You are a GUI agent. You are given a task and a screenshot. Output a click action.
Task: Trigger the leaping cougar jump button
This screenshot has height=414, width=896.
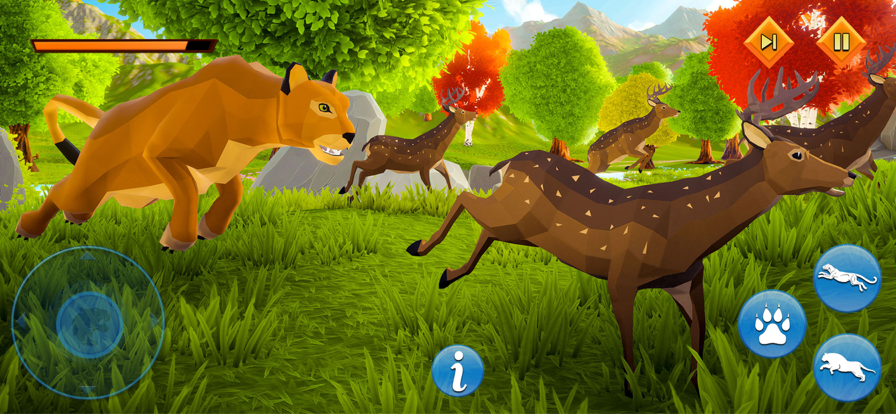[x=847, y=366]
